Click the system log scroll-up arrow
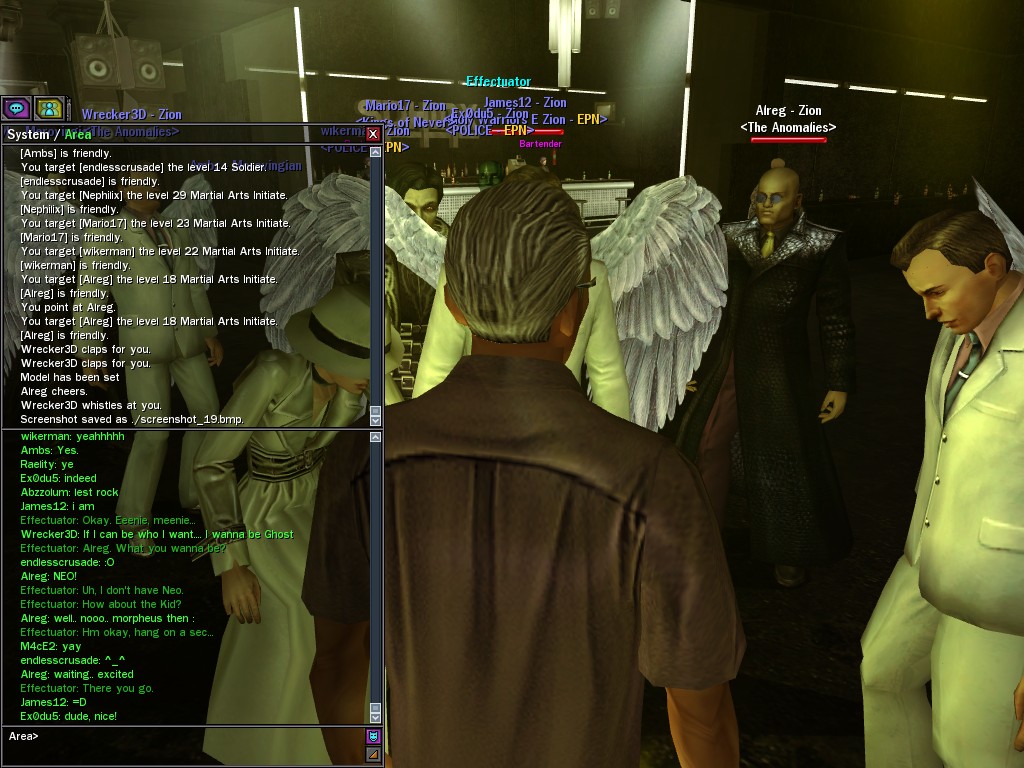 coord(376,152)
